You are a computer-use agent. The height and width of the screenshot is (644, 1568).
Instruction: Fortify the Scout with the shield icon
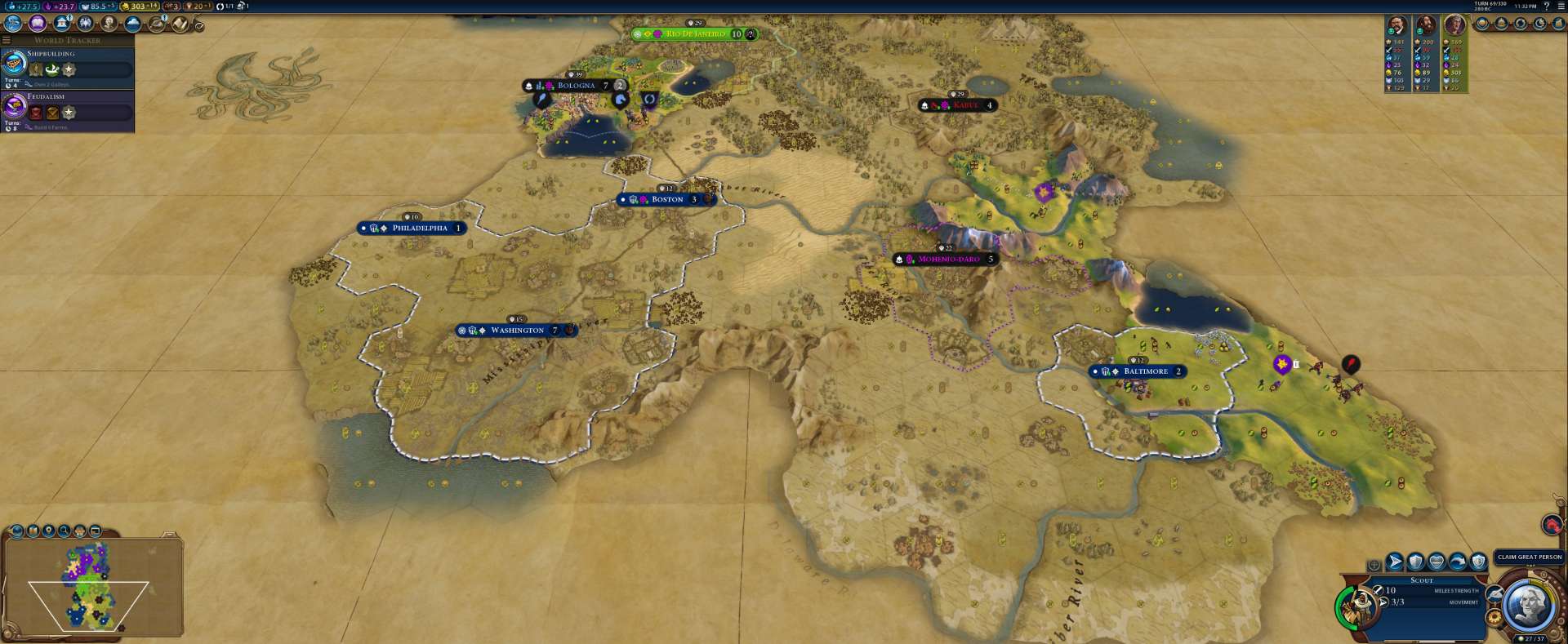(1415, 562)
